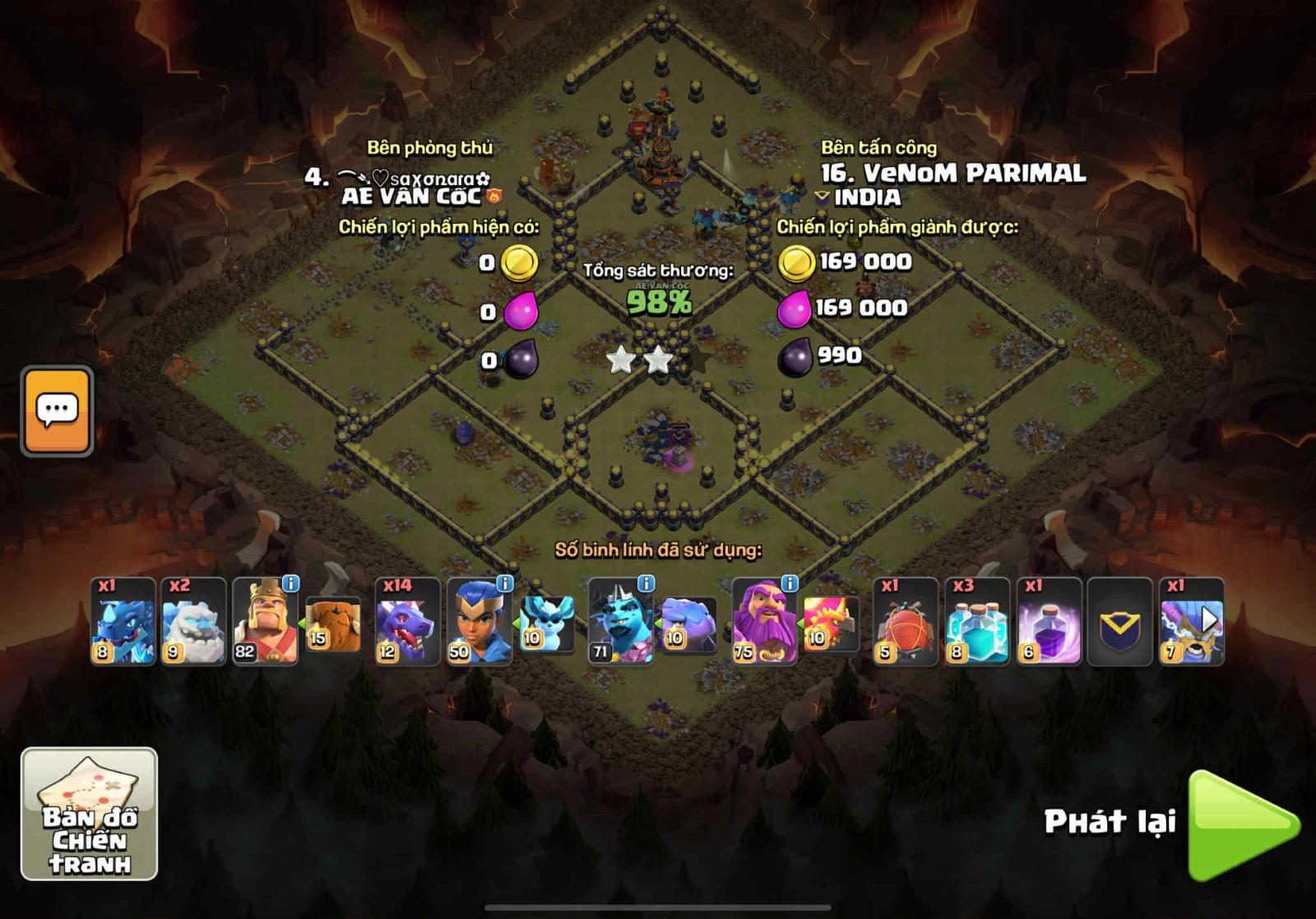Open the Bản đồ Chiến tranh war map
This screenshot has height=919, width=1316.
click(89, 814)
